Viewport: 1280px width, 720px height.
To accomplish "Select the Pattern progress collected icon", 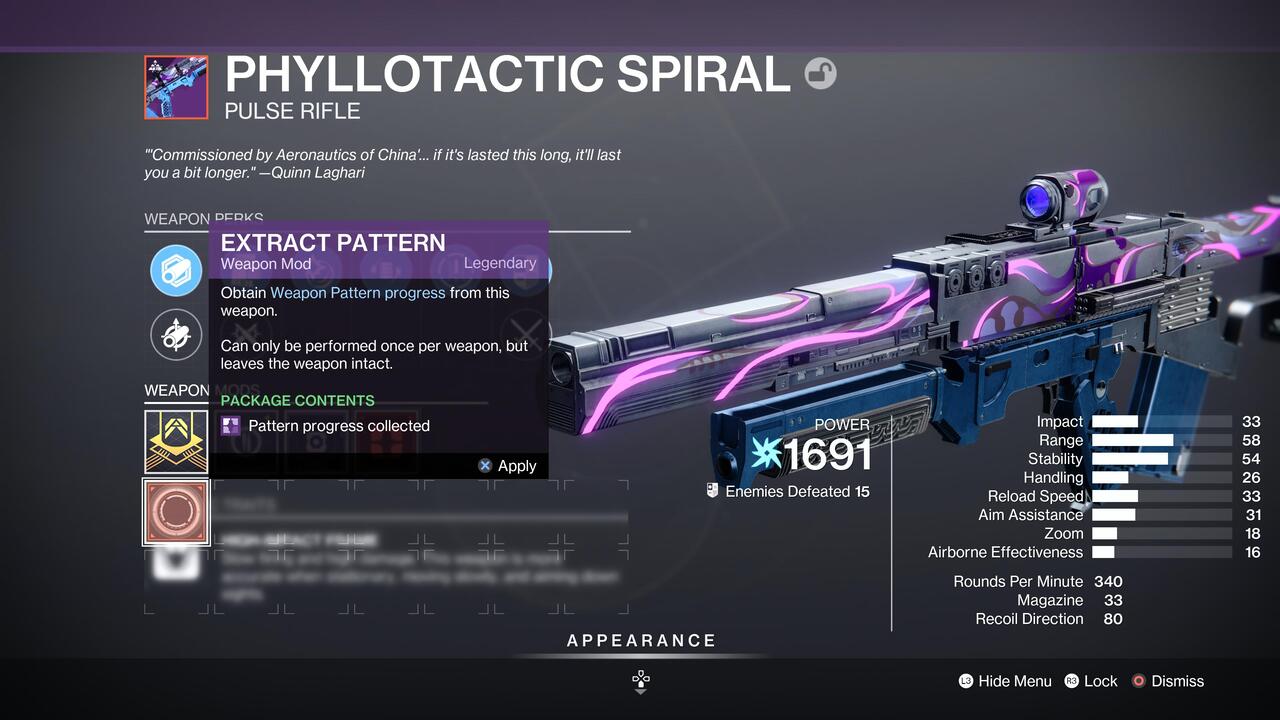I will coord(231,426).
